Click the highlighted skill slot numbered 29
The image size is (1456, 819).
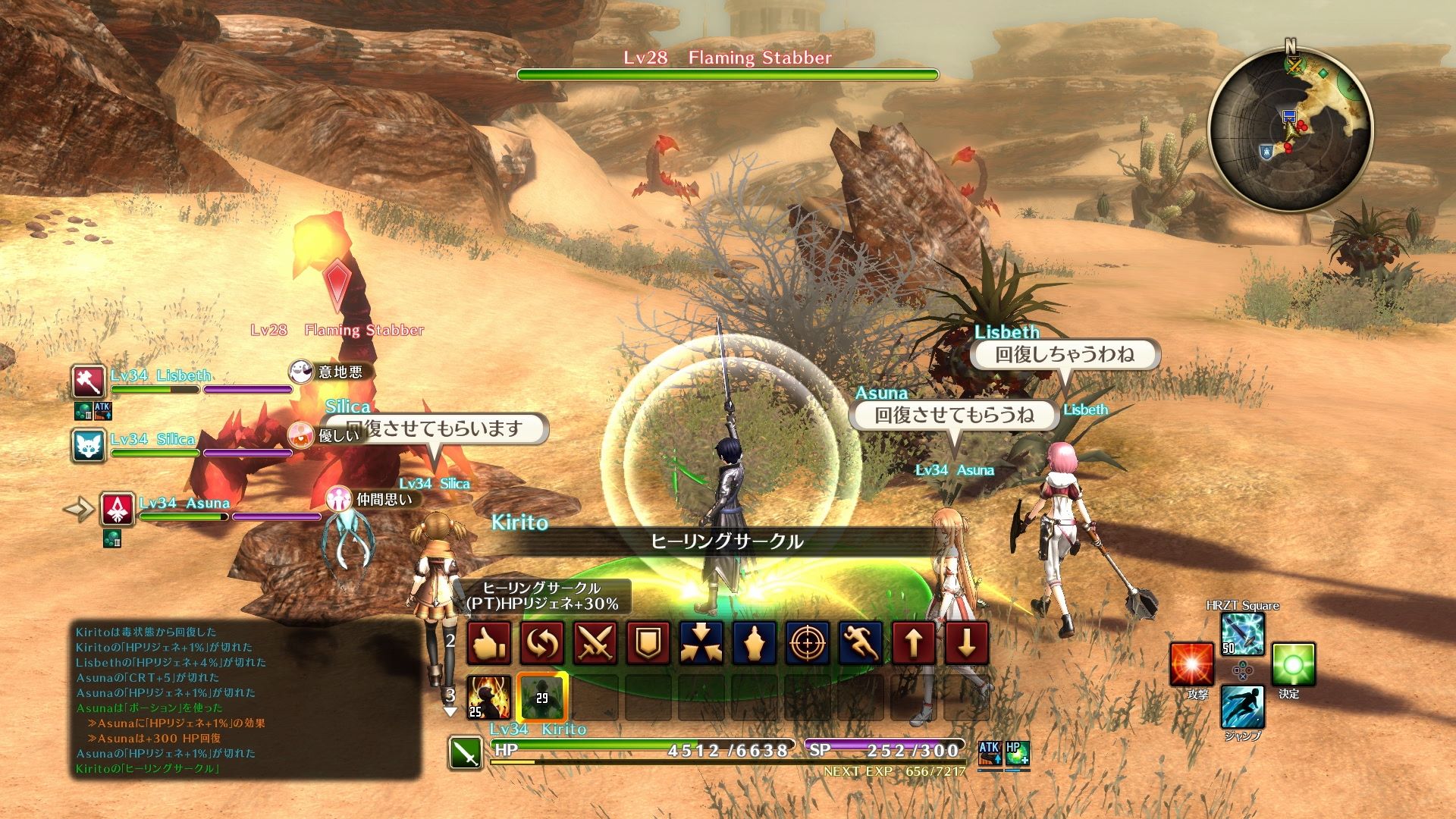(541, 698)
